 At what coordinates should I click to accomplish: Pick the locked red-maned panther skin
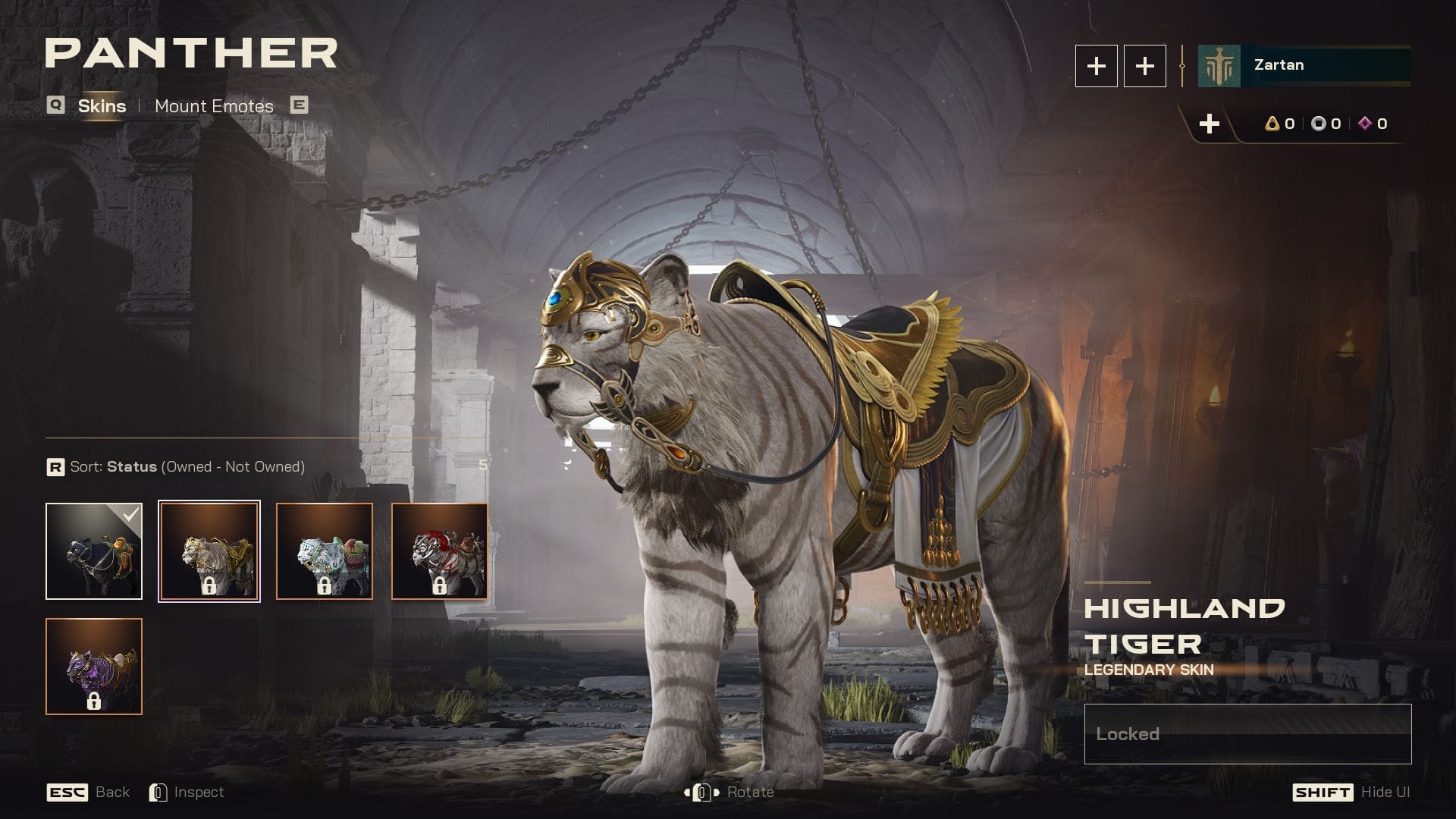(440, 551)
